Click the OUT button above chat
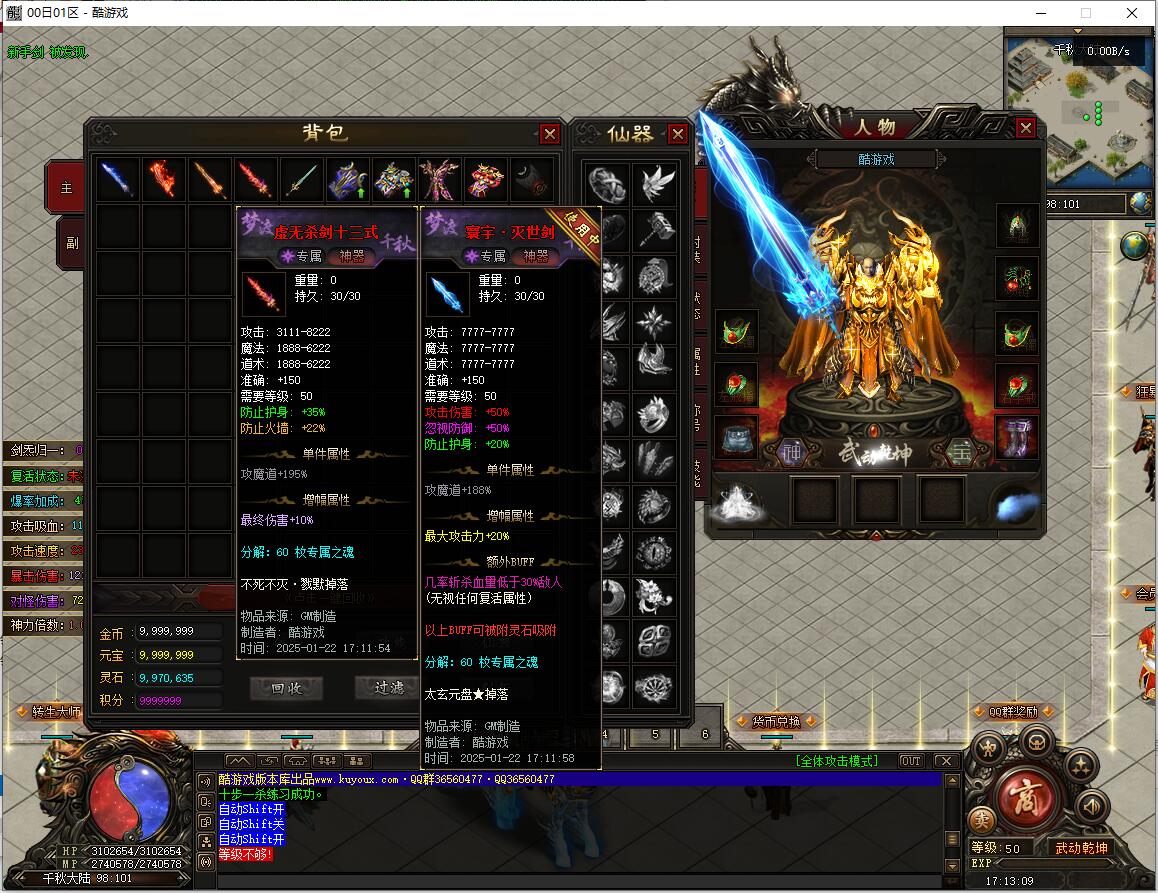1158x893 pixels. tap(910, 761)
